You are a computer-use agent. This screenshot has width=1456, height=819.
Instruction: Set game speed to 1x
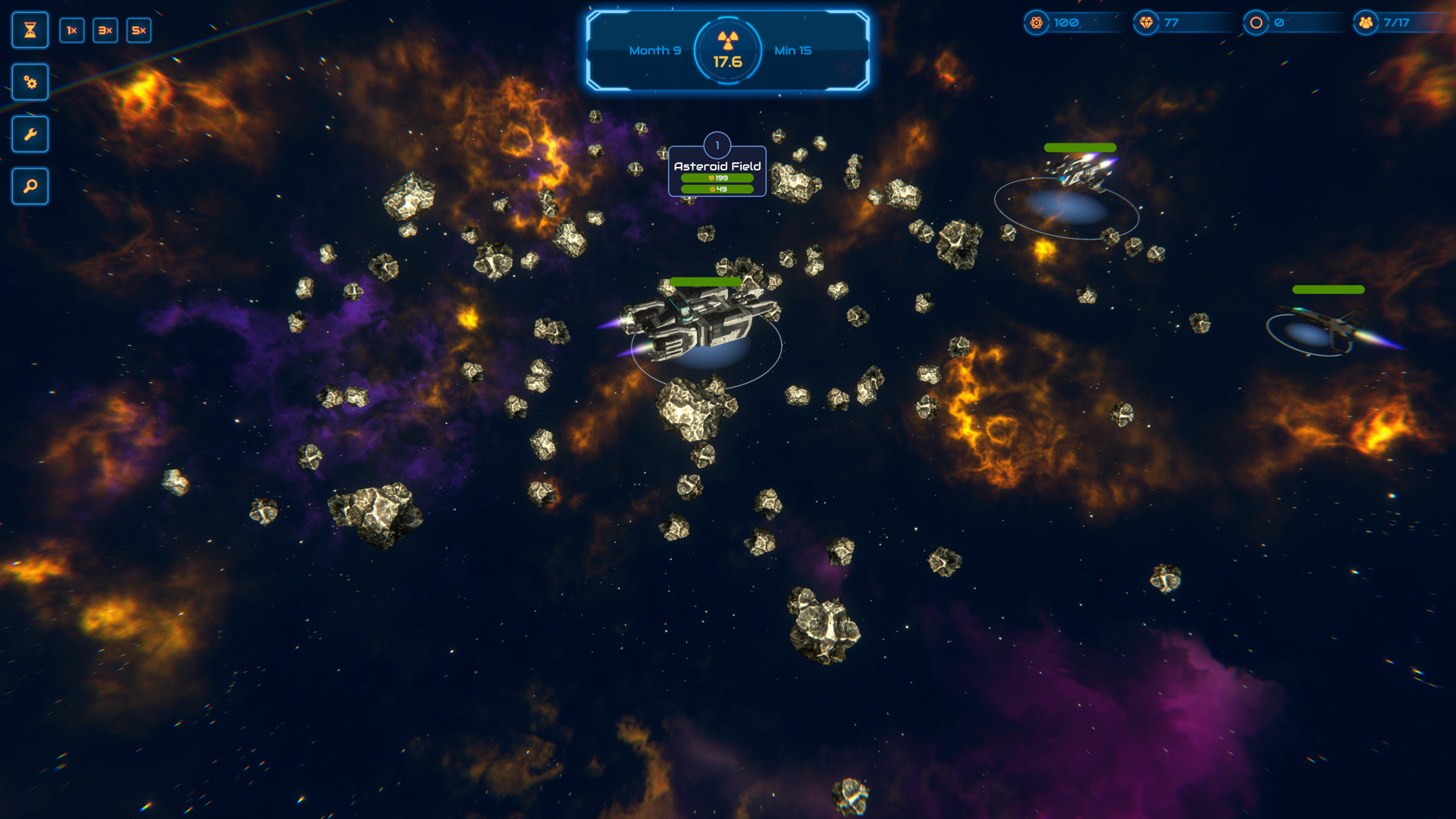point(72,30)
